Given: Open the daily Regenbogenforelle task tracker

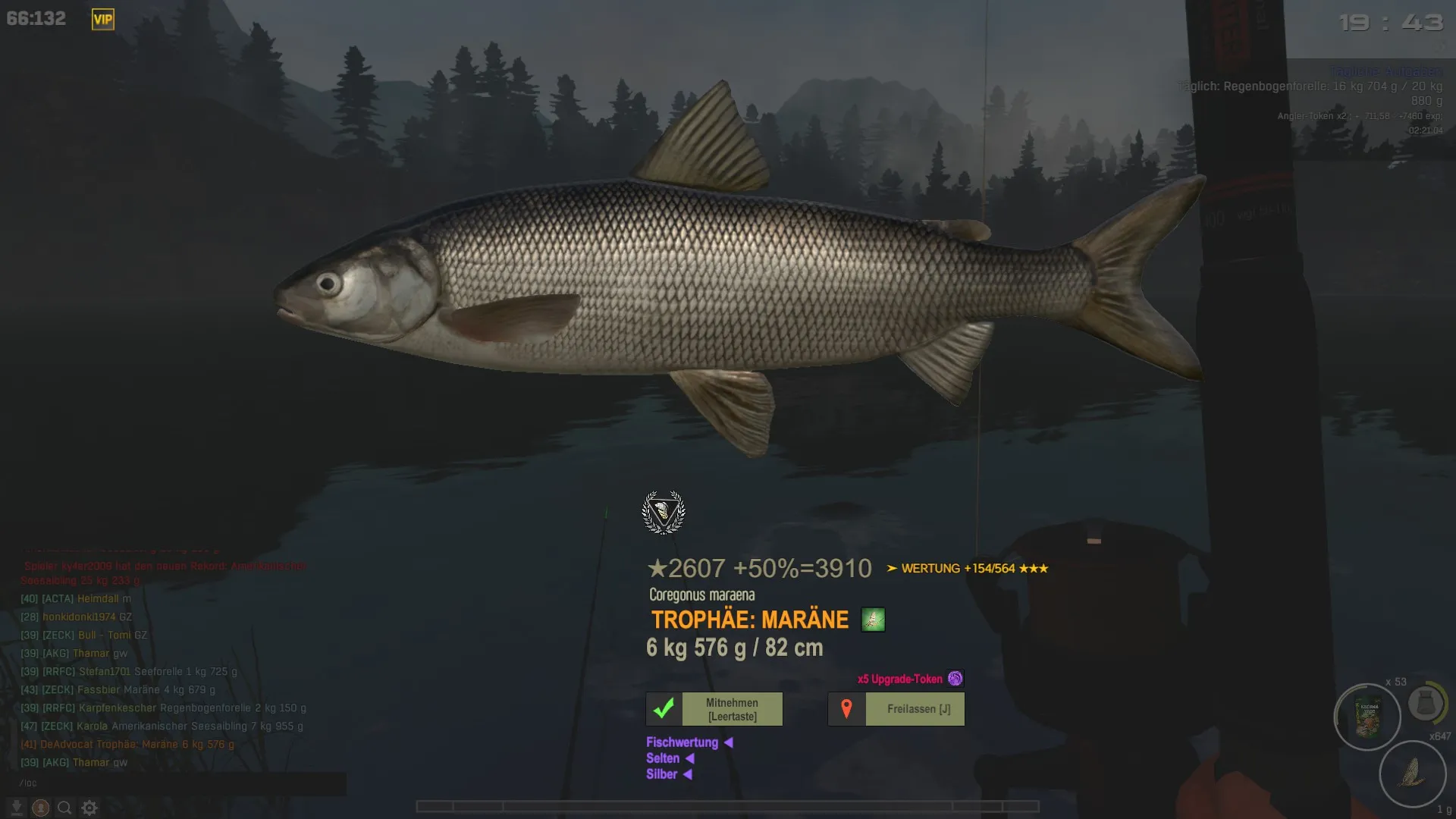Looking at the screenshot, I should 1310,86.
